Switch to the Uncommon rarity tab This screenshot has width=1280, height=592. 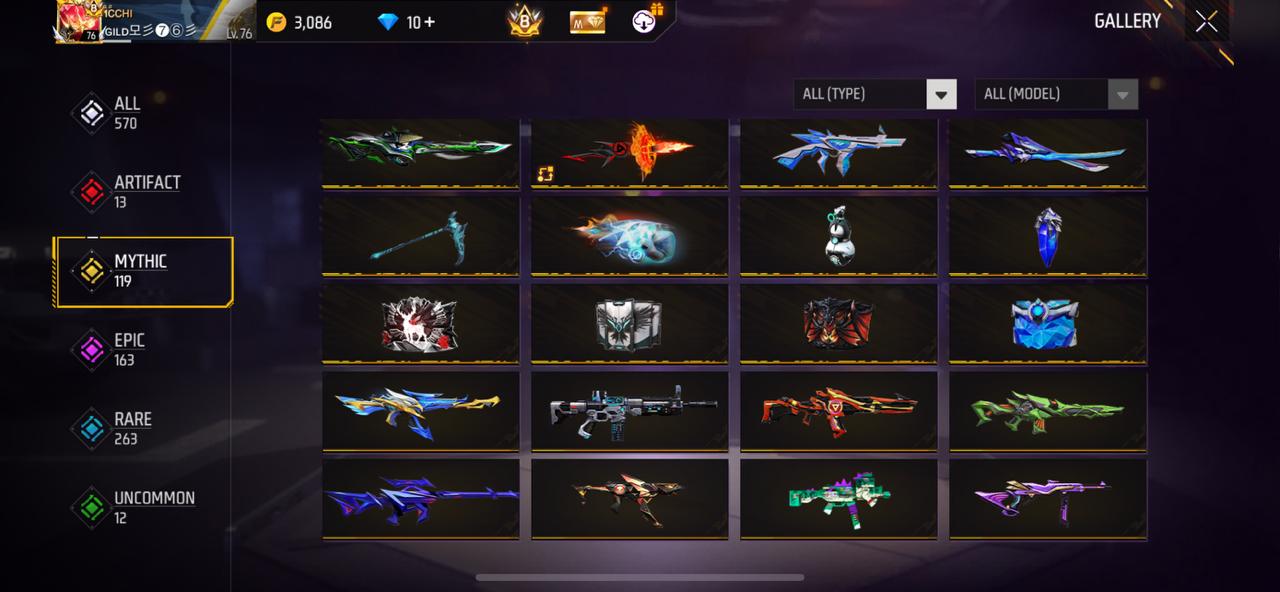(152, 507)
